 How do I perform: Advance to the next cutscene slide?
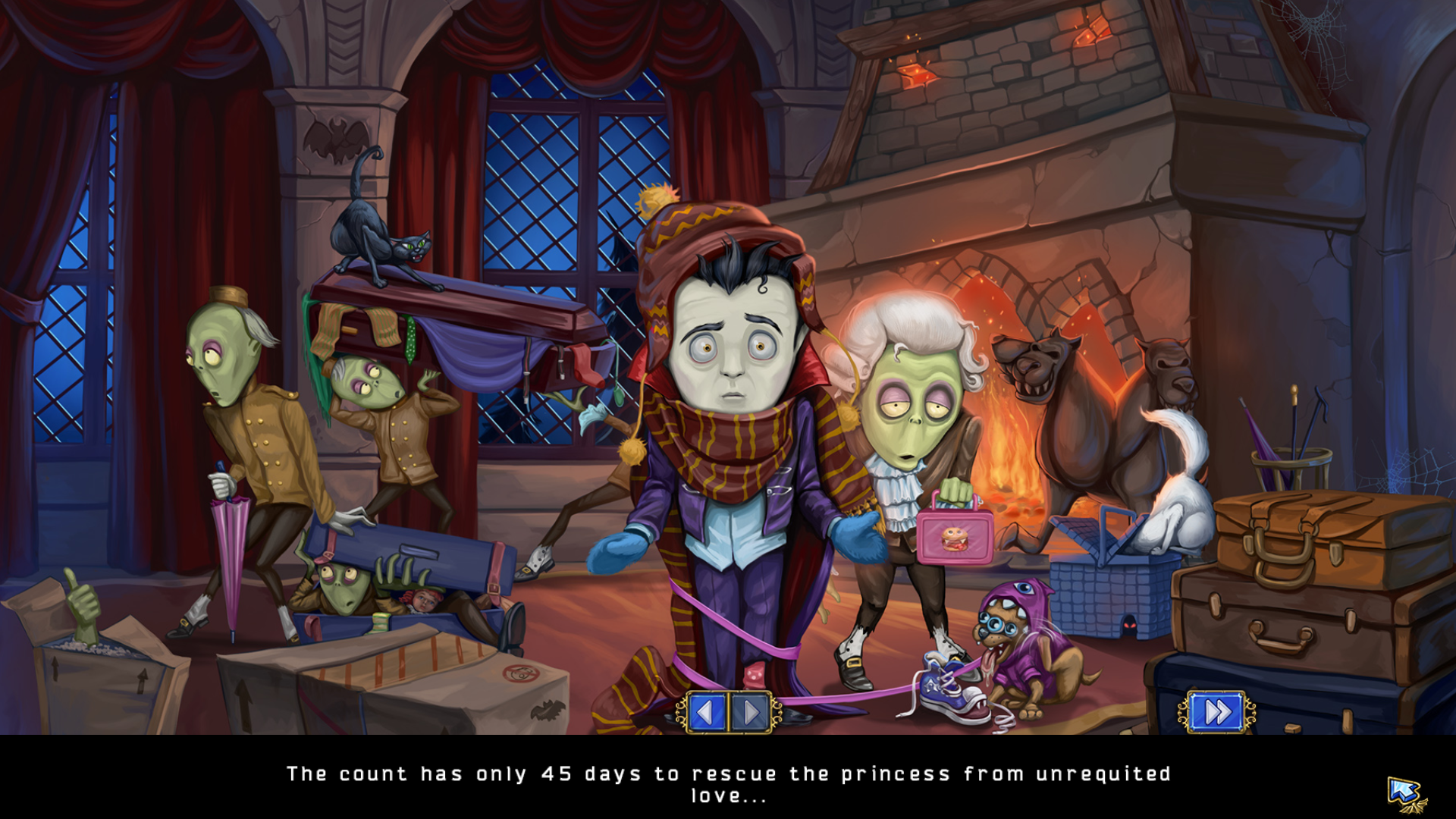(751, 713)
